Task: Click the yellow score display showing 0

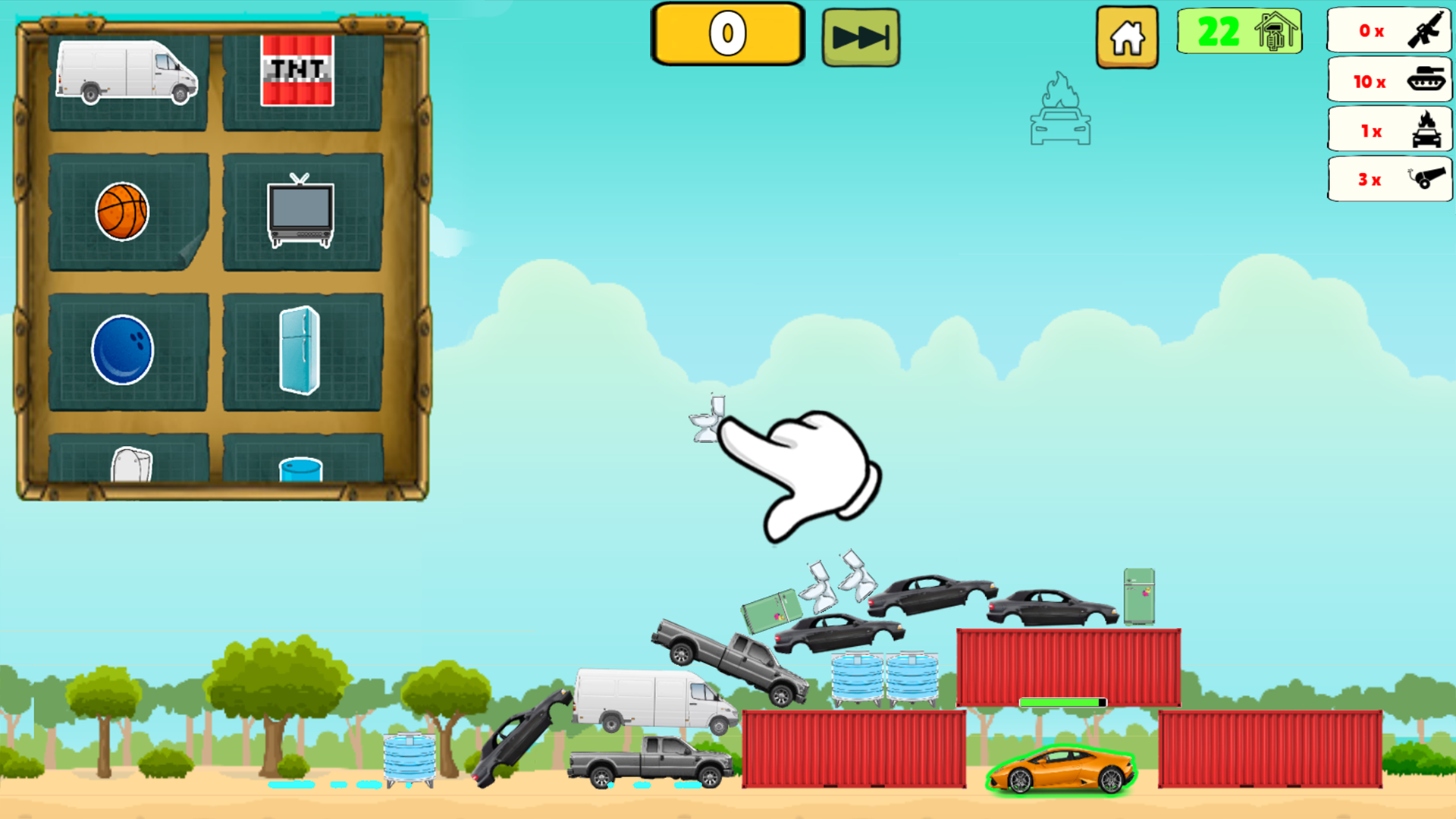Action: [726, 33]
